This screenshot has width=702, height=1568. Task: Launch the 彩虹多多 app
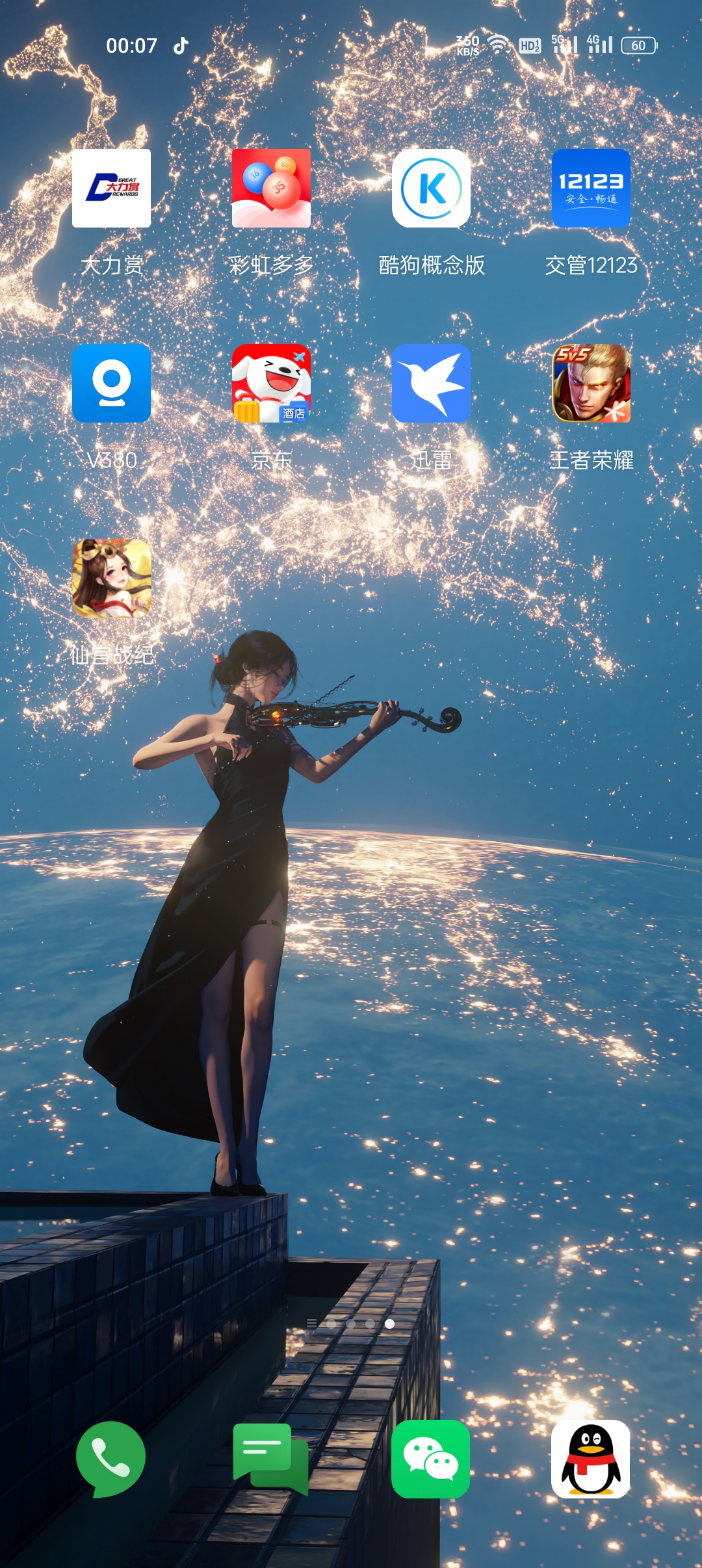click(271, 189)
